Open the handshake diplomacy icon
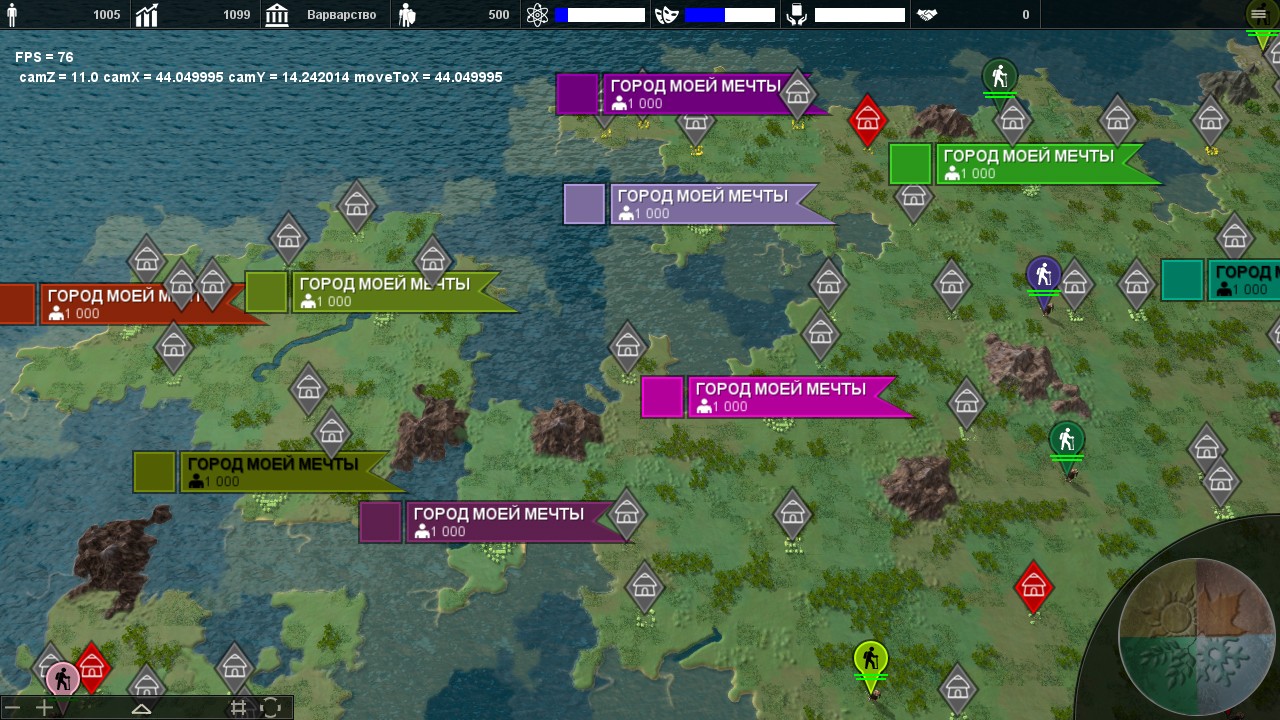Image resolution: width=1280 pixels, height=720 pixels. [x=927, y=15]
